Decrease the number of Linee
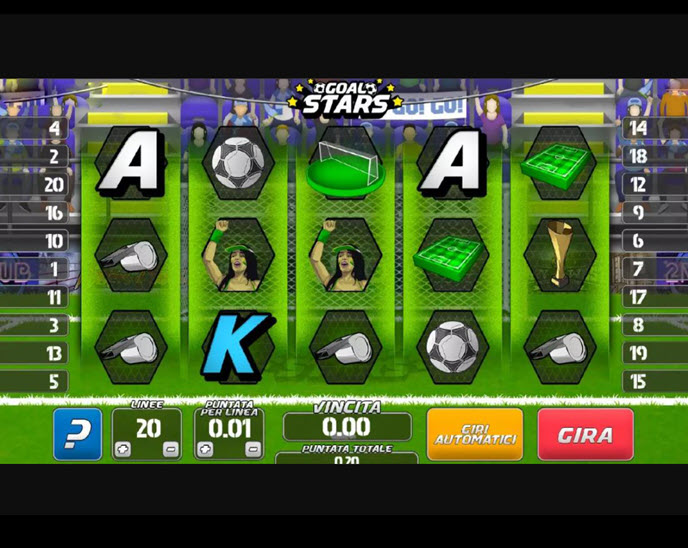The width and height of the screenshot is (688, 548). pyautogui.click(x=170, y=450)
